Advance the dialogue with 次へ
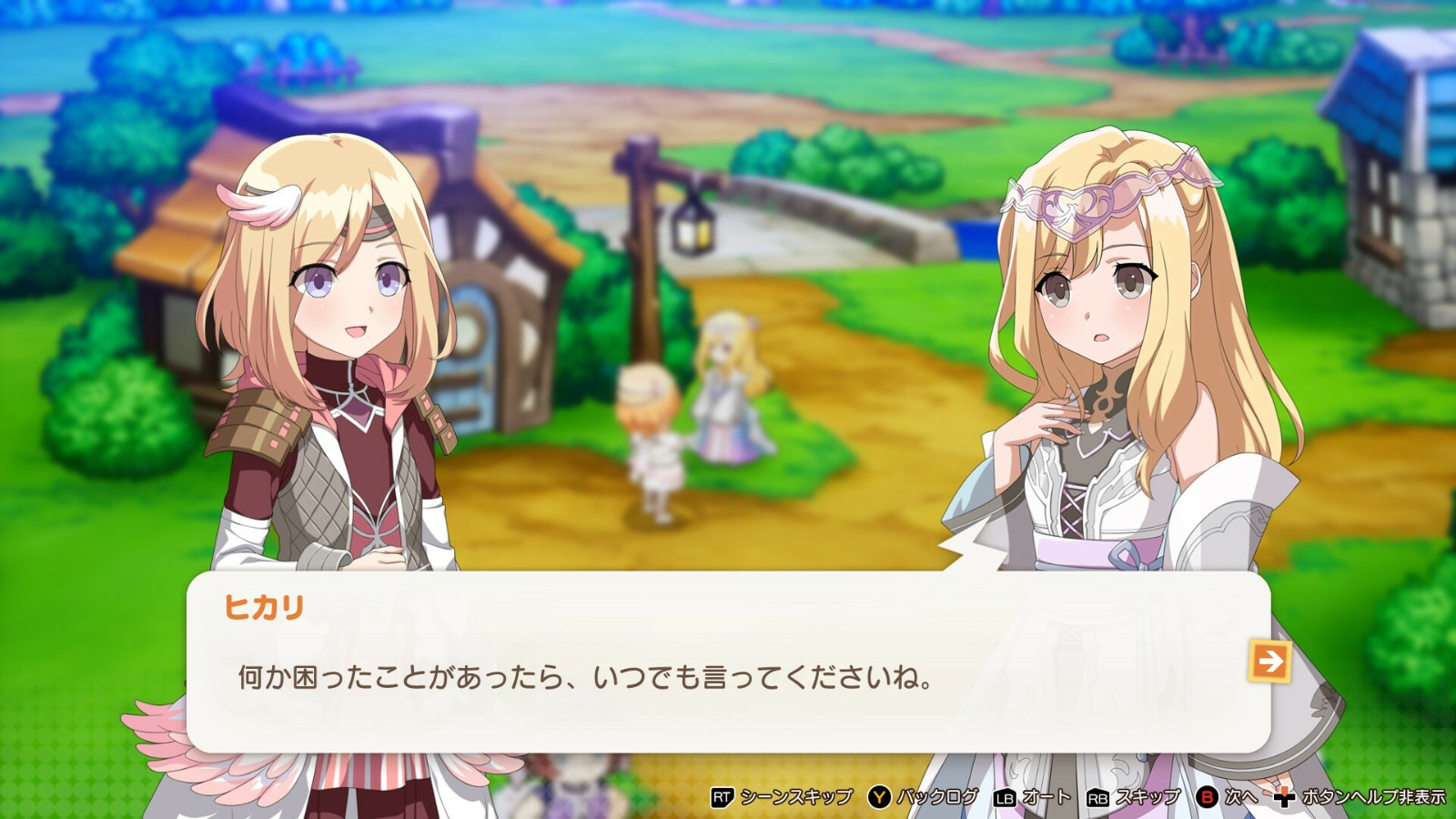 coord(1240,794)
